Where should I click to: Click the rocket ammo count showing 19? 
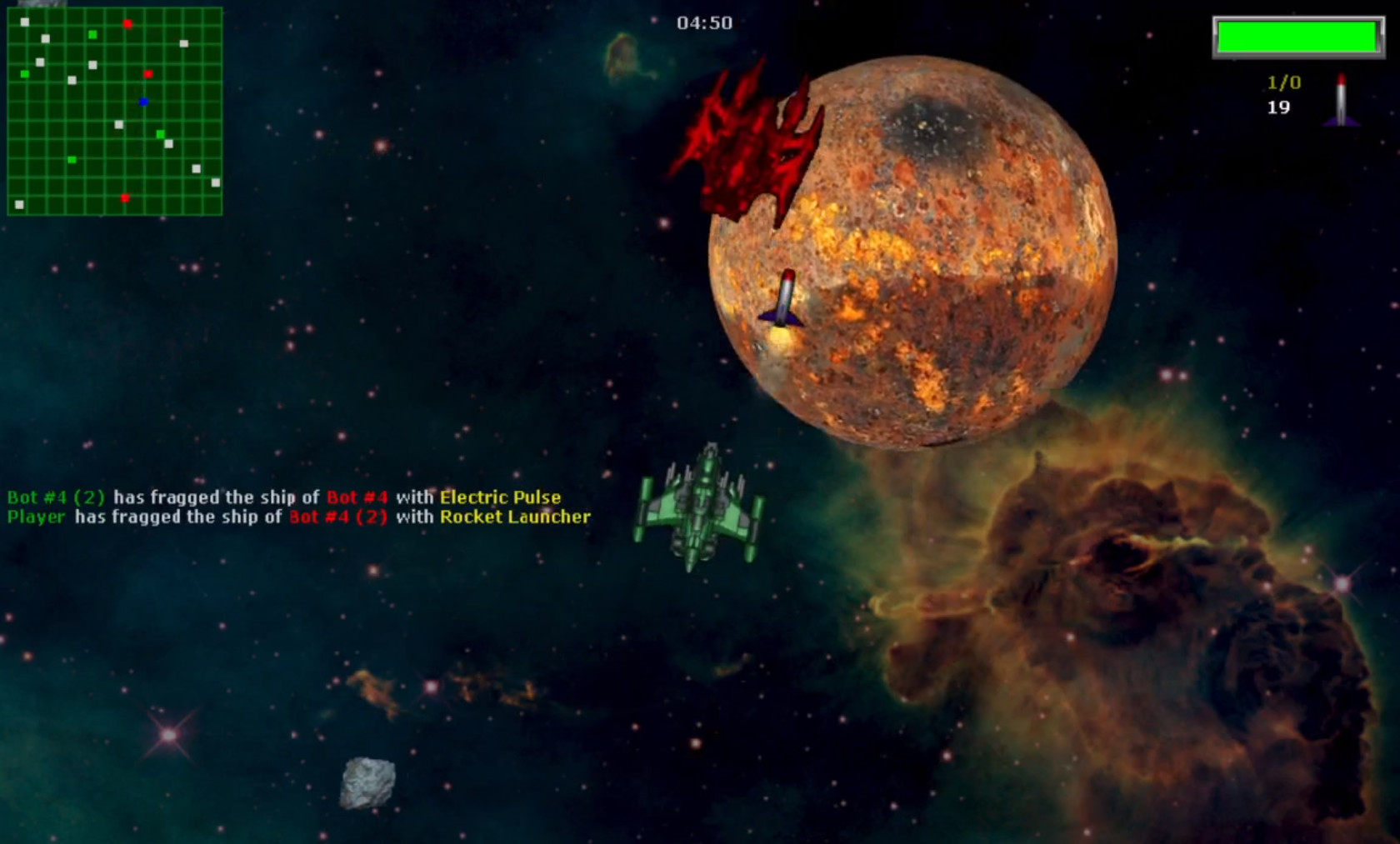1277,107
